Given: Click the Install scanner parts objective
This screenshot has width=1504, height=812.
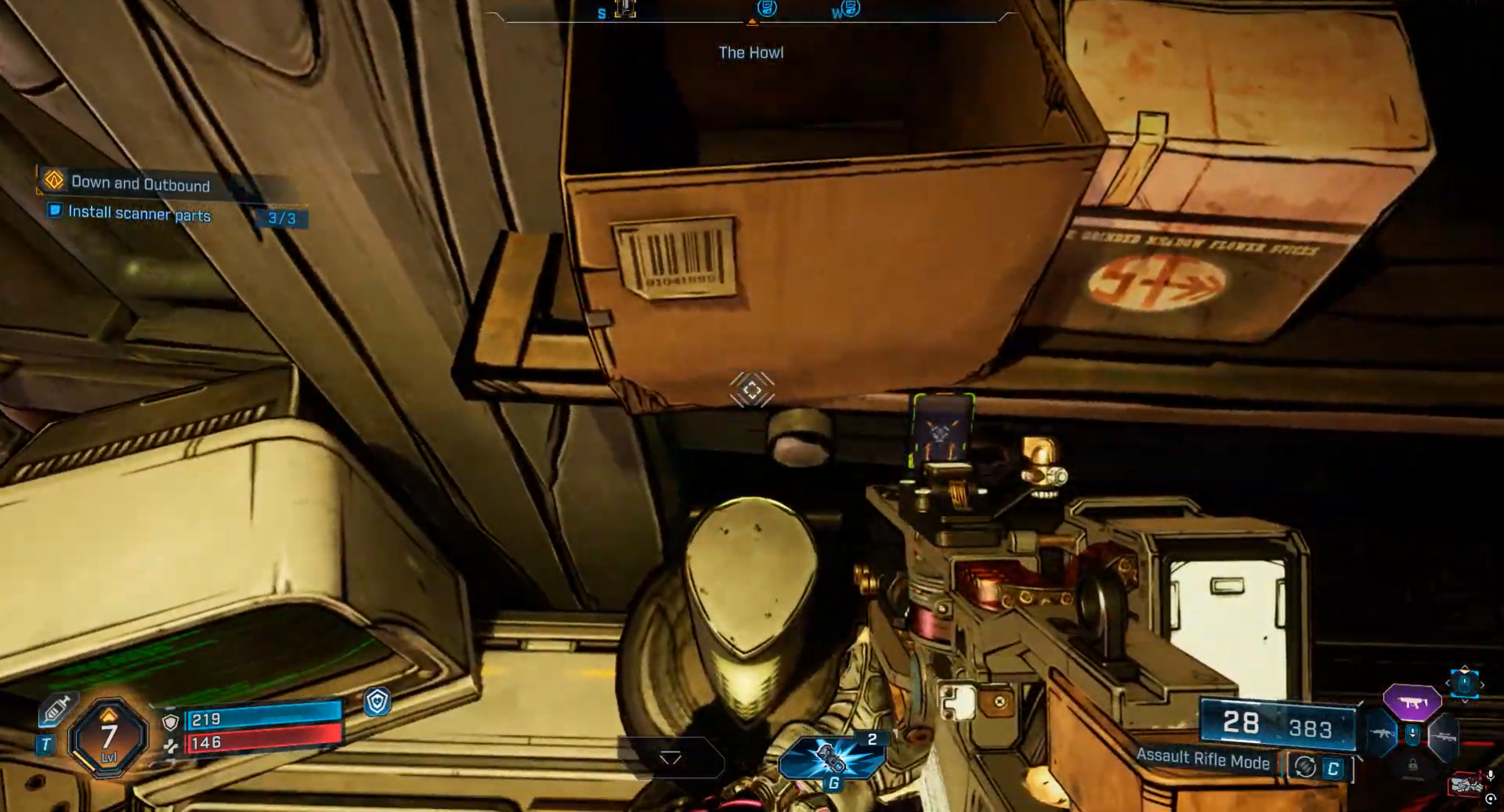Looking at the screenshot, I should click(139, 213).
